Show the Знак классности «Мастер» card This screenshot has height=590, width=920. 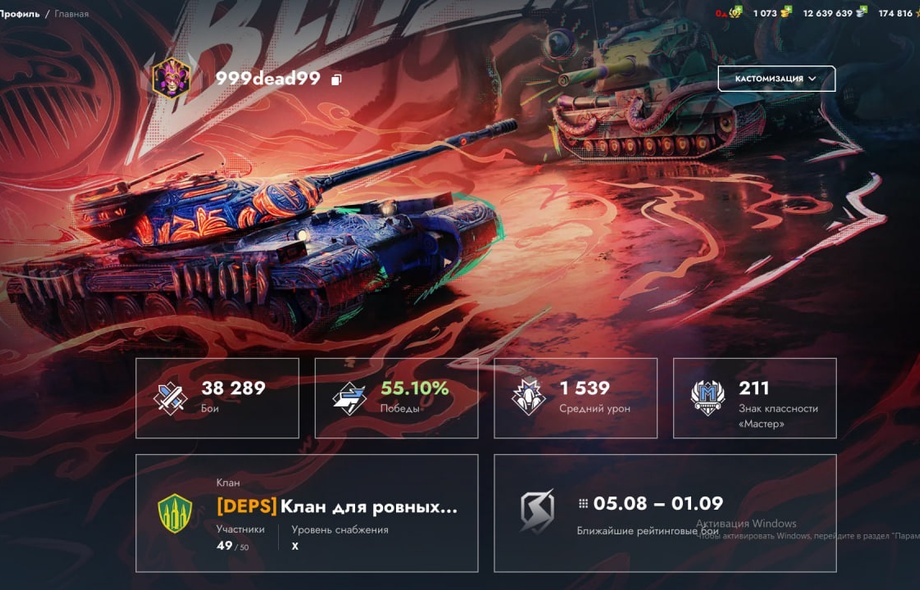pos(754,398)
